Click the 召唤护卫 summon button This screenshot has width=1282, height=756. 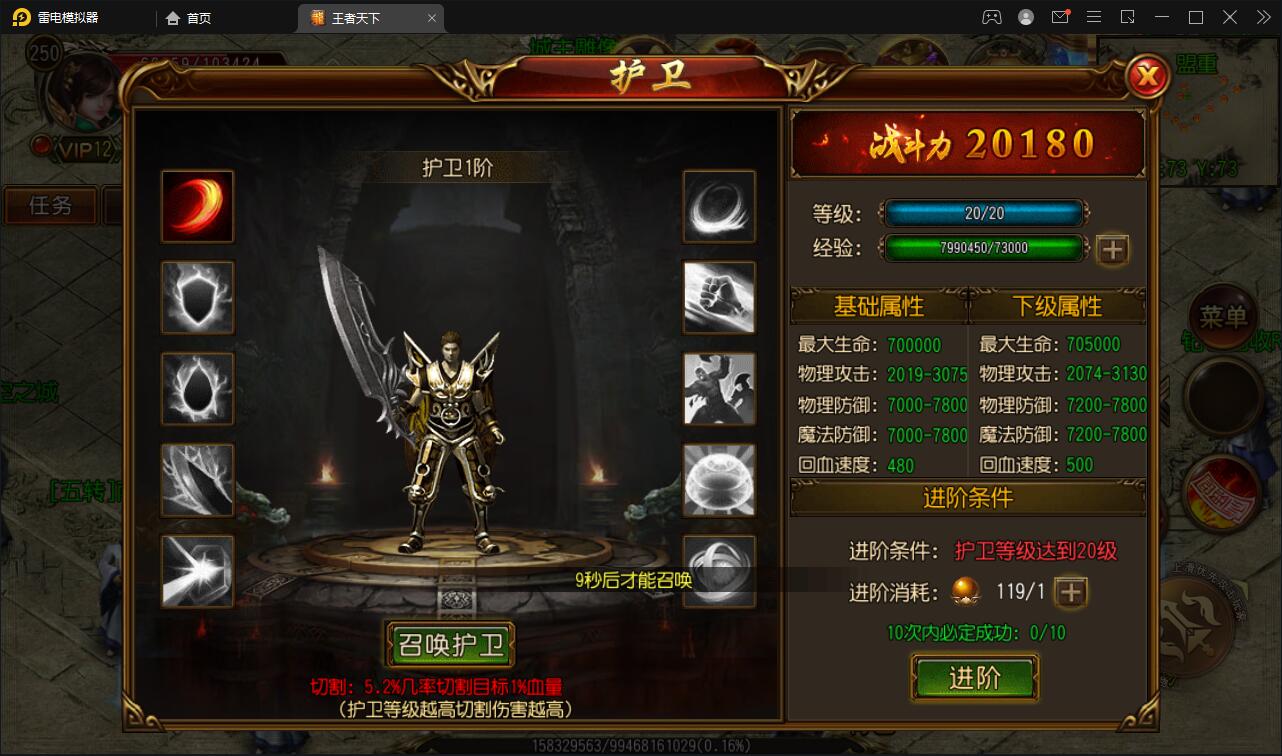(449, 646)
